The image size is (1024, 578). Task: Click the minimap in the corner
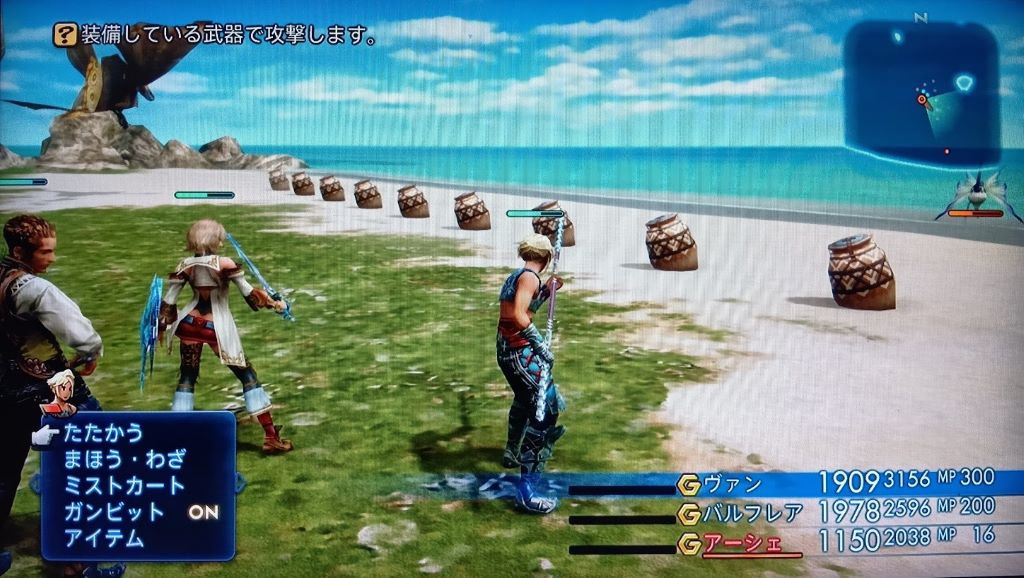click(x=922, y=93)
